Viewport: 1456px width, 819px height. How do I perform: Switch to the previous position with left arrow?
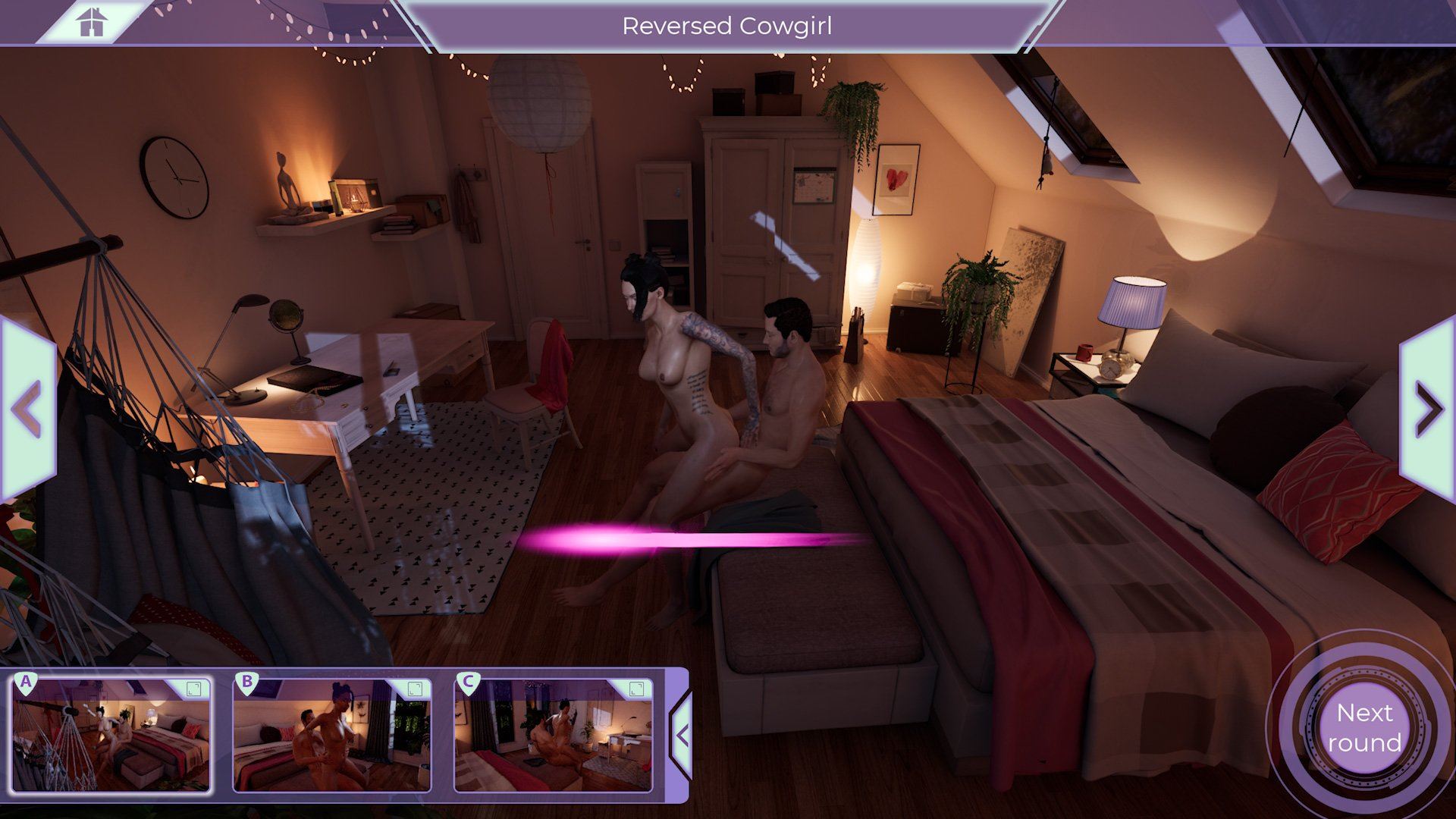pyautogui.click(x=27, y=409)
